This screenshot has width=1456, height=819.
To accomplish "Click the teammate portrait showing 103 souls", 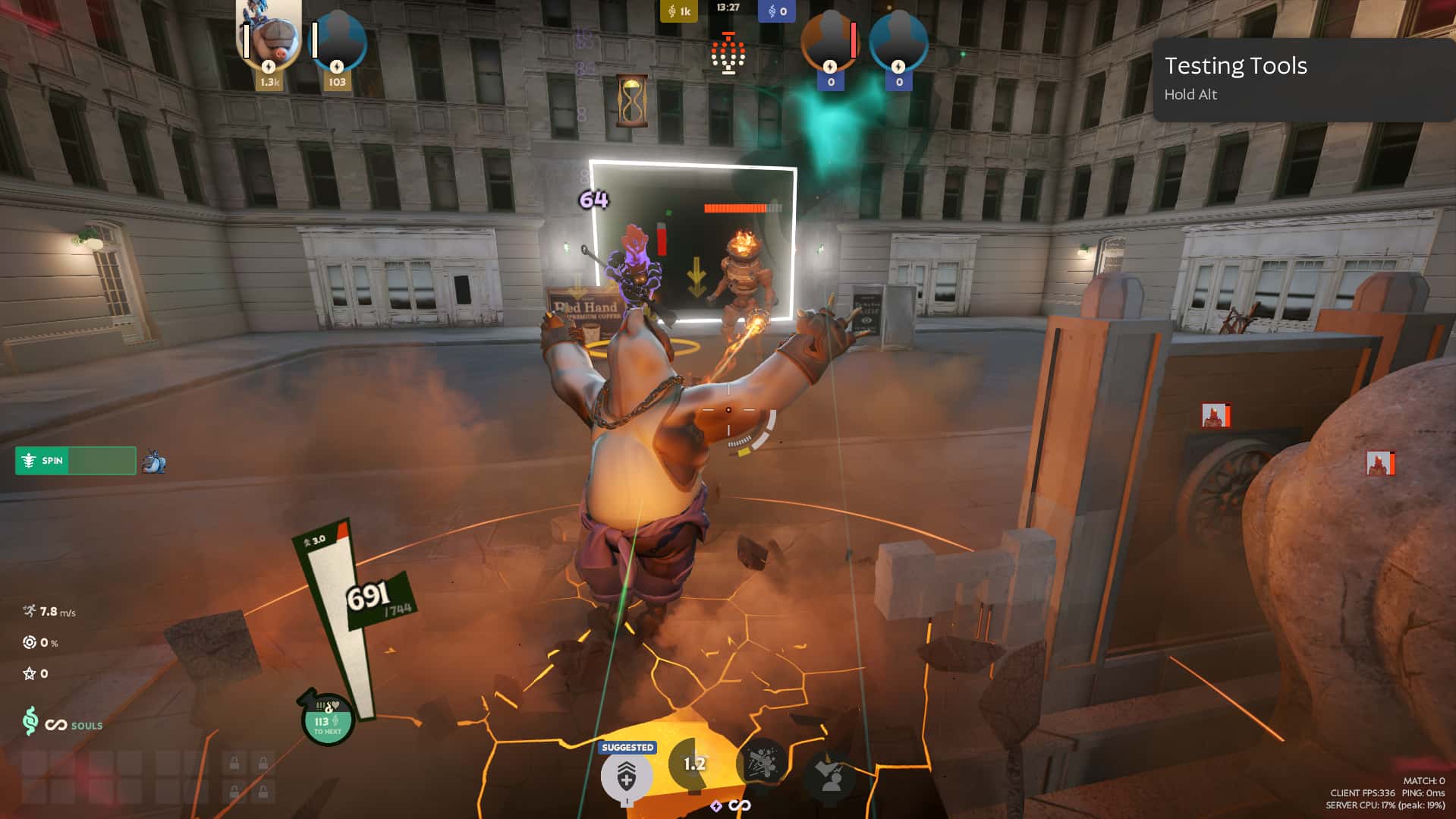I will coord(338,42).
